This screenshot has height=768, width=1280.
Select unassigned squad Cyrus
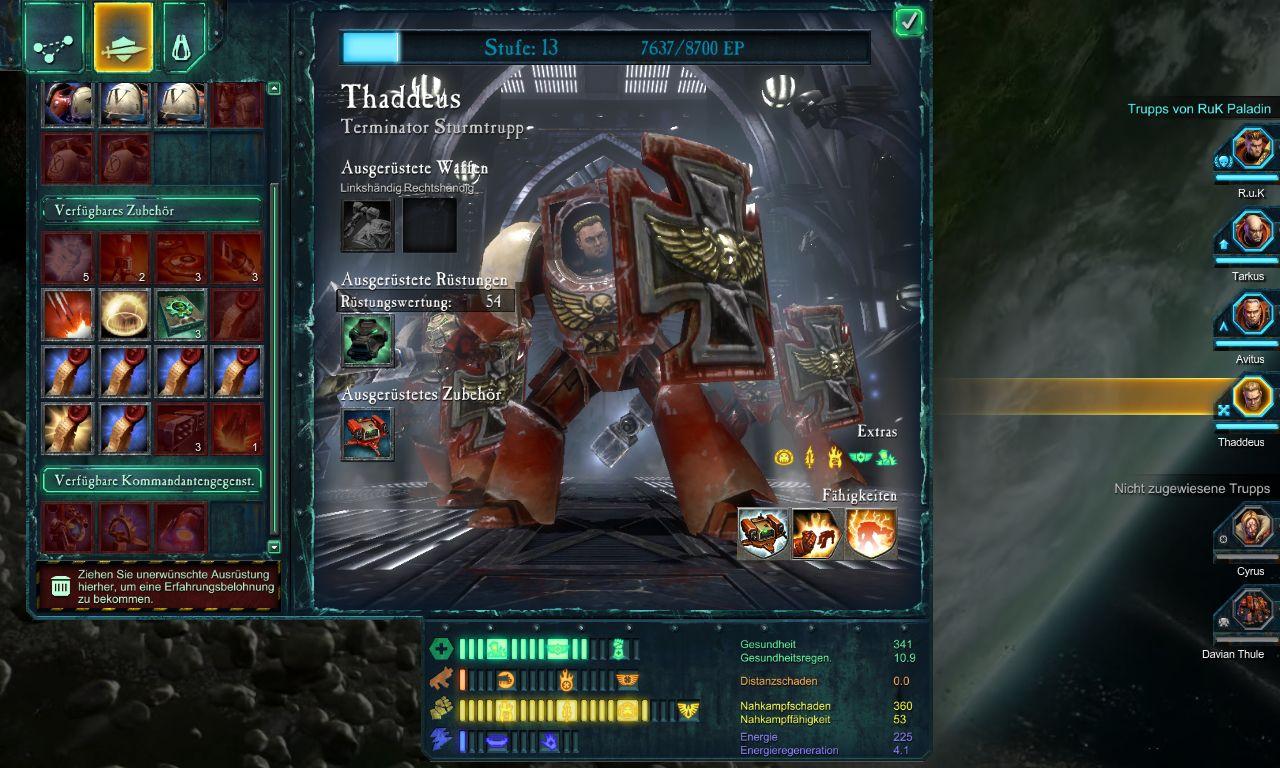pyautogui.click(x=1252, y=527)
